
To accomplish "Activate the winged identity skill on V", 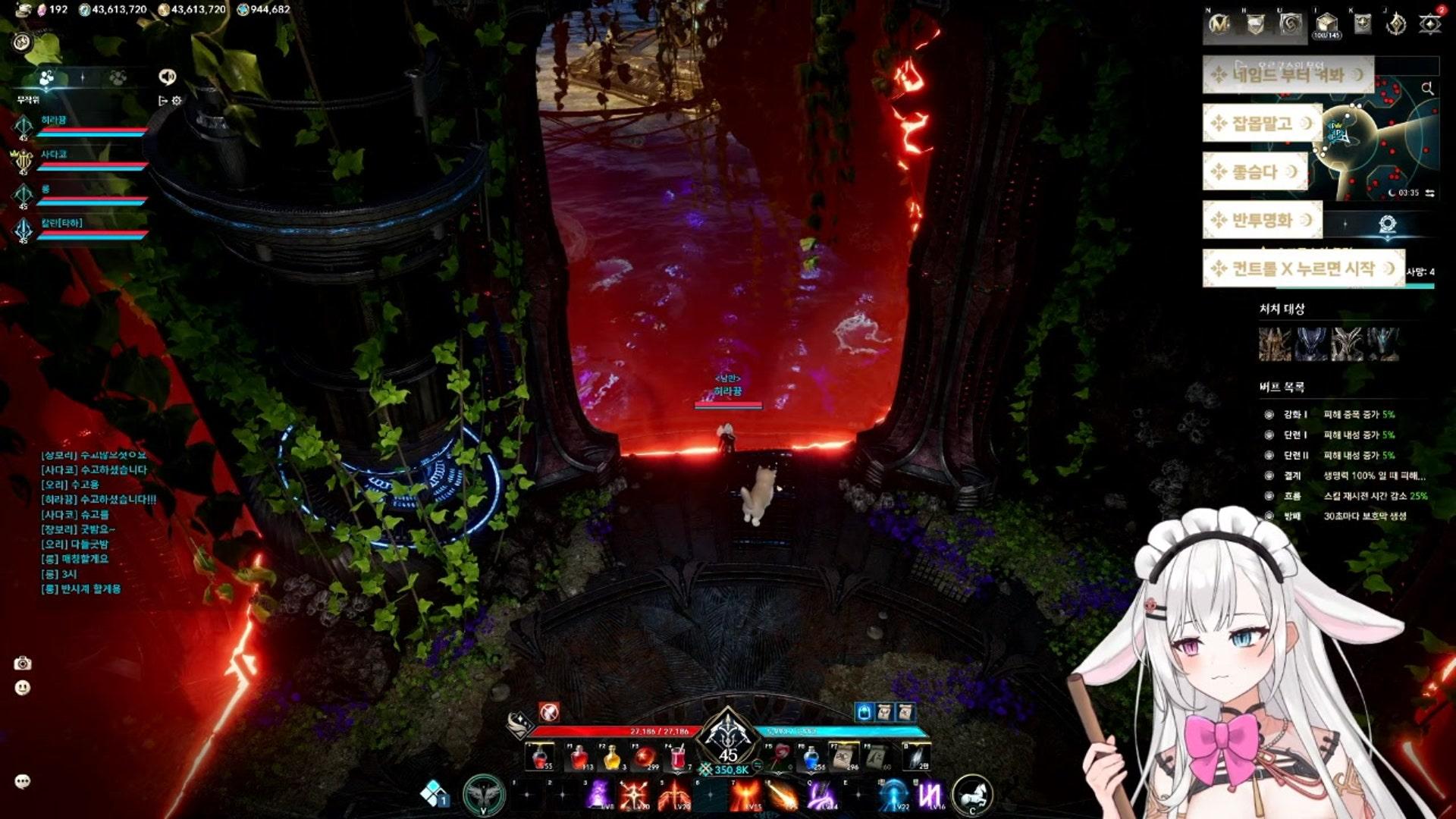I will (x=484, y=795).
